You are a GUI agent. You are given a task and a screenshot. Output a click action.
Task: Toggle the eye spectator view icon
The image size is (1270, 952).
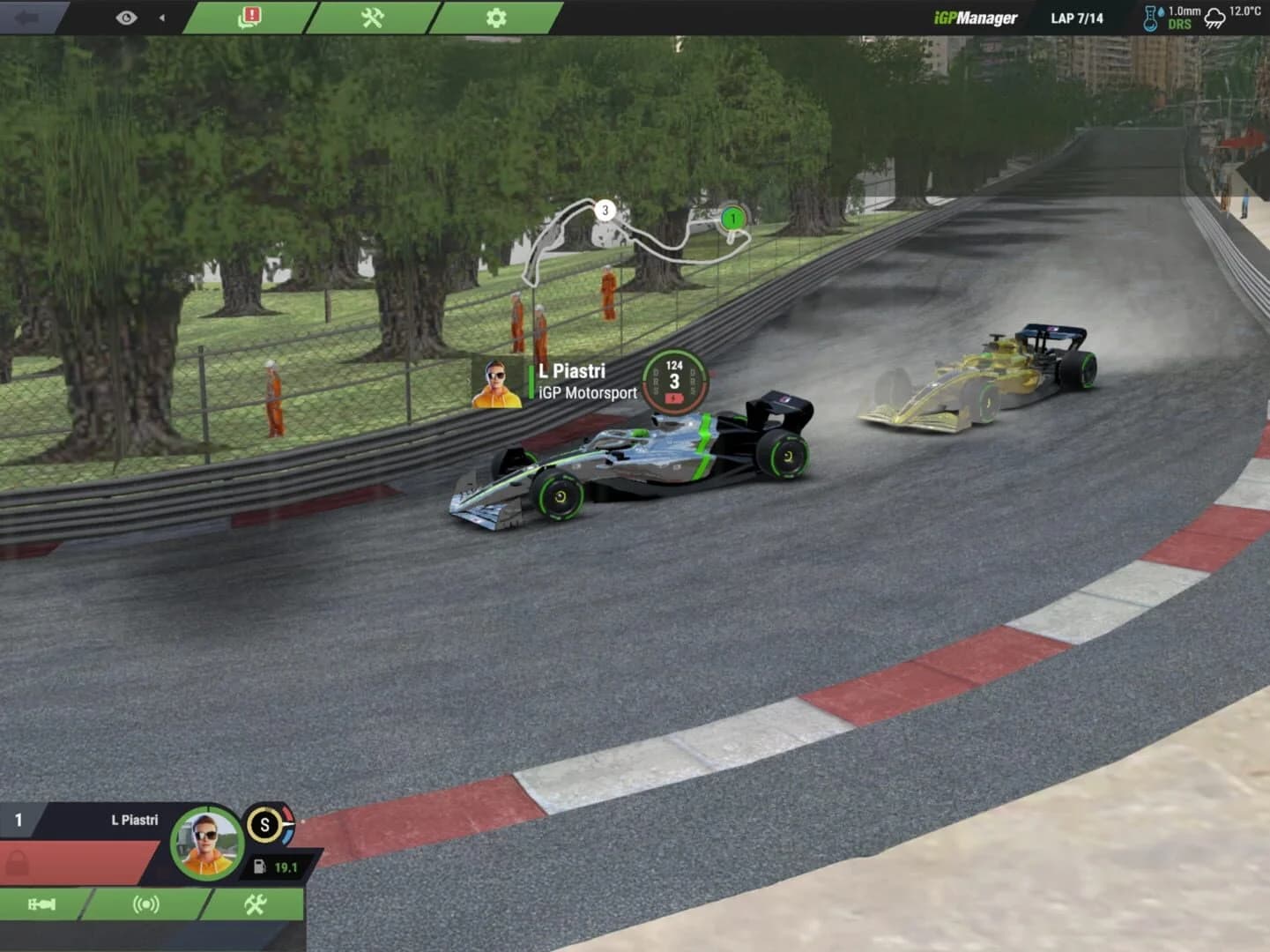pyautogui.click(x=128, y=17)
